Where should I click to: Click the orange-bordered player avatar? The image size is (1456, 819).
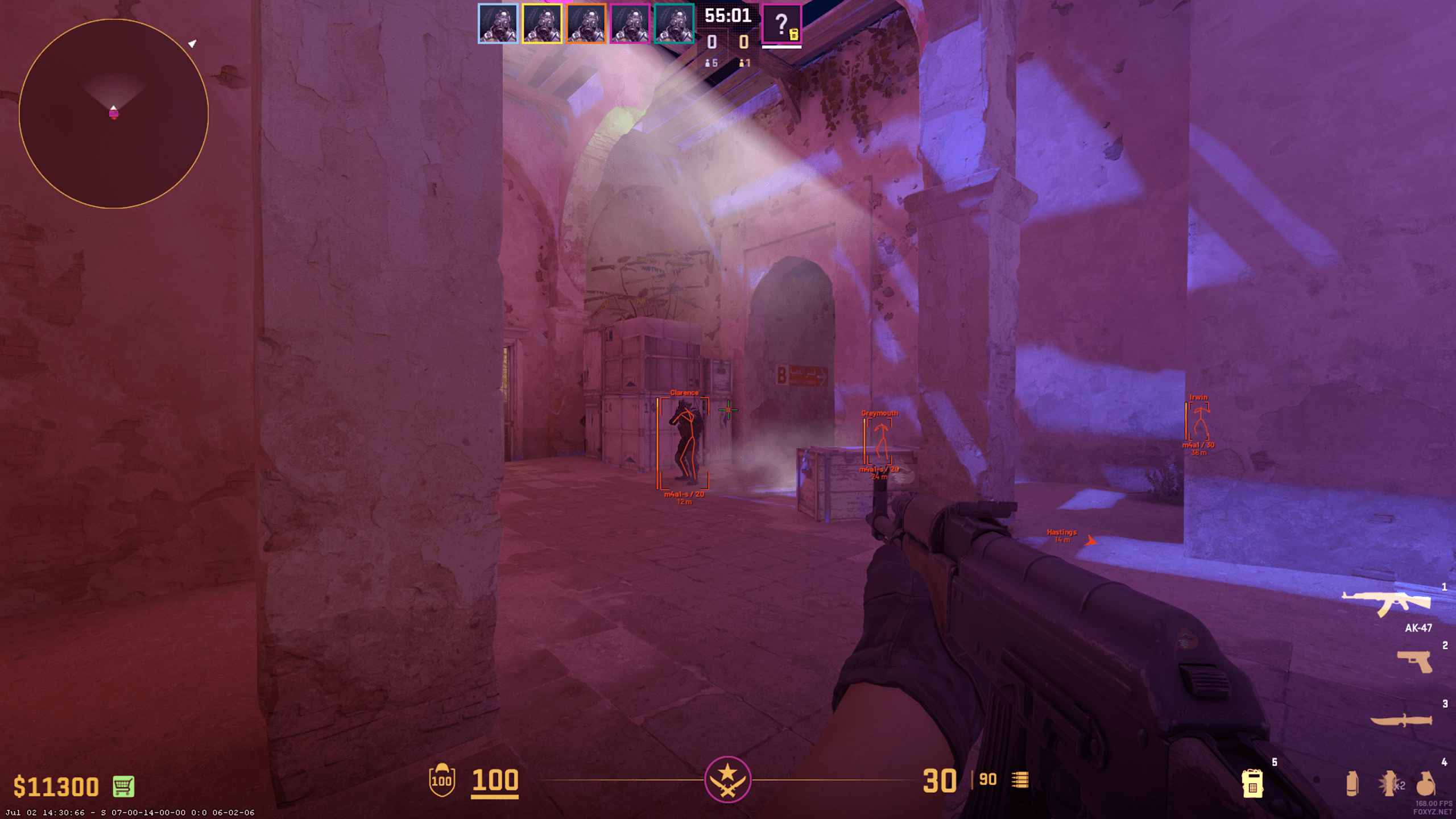pos(586,24)
